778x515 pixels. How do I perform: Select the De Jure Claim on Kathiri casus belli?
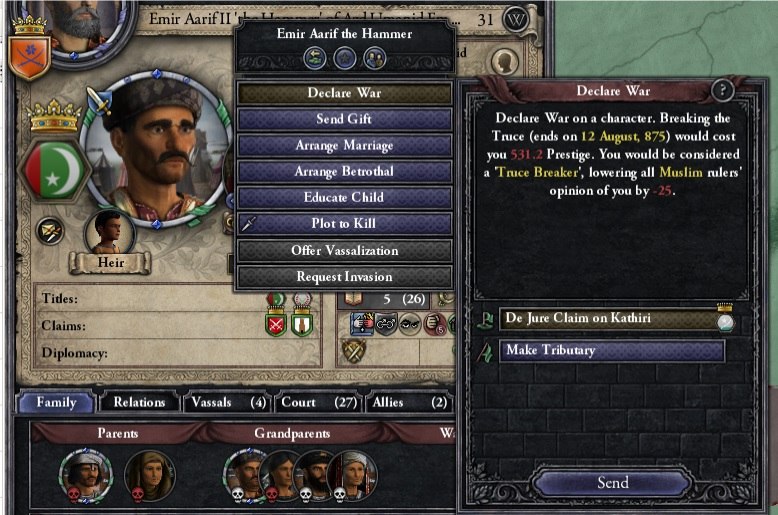tap(609, 319)
